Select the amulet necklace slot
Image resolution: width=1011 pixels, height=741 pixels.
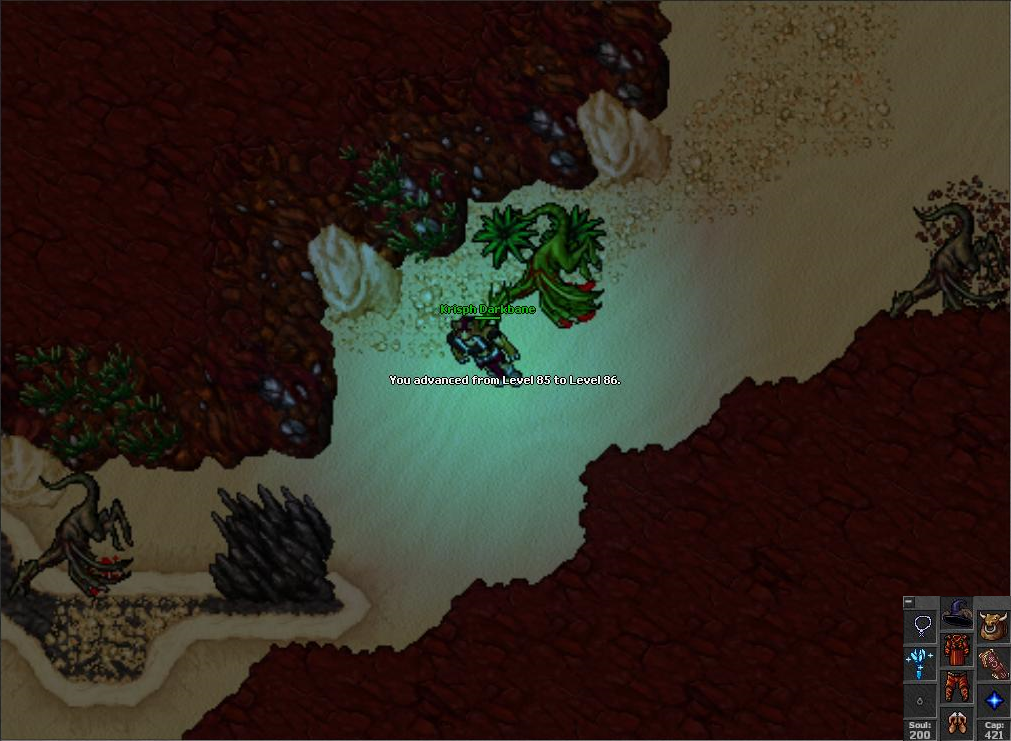(920, 627)
